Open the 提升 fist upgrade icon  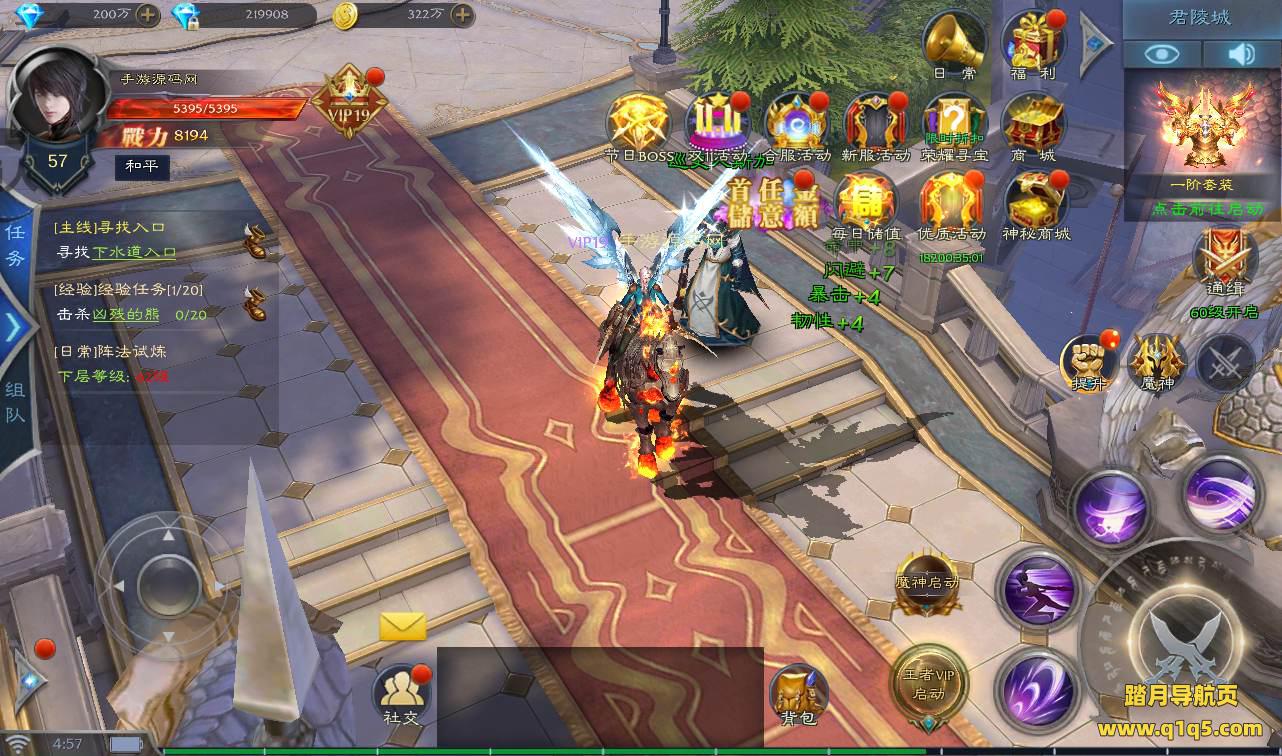point(1090,361)
